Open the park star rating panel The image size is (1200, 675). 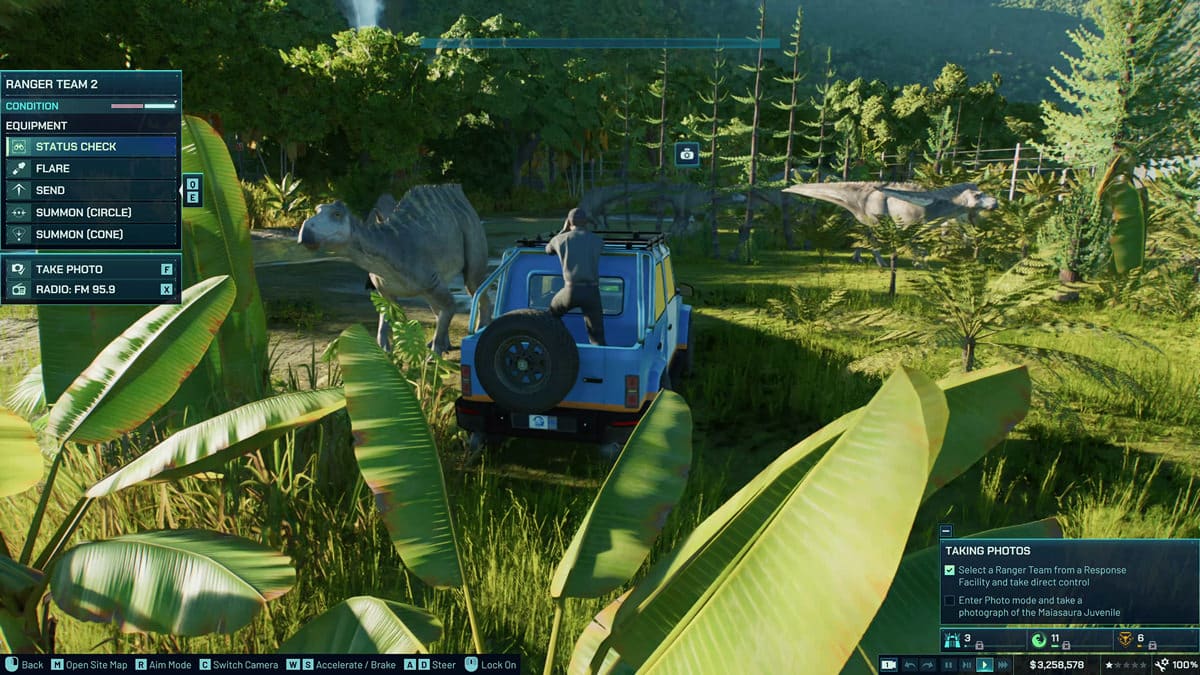[x=1124, y=665]
